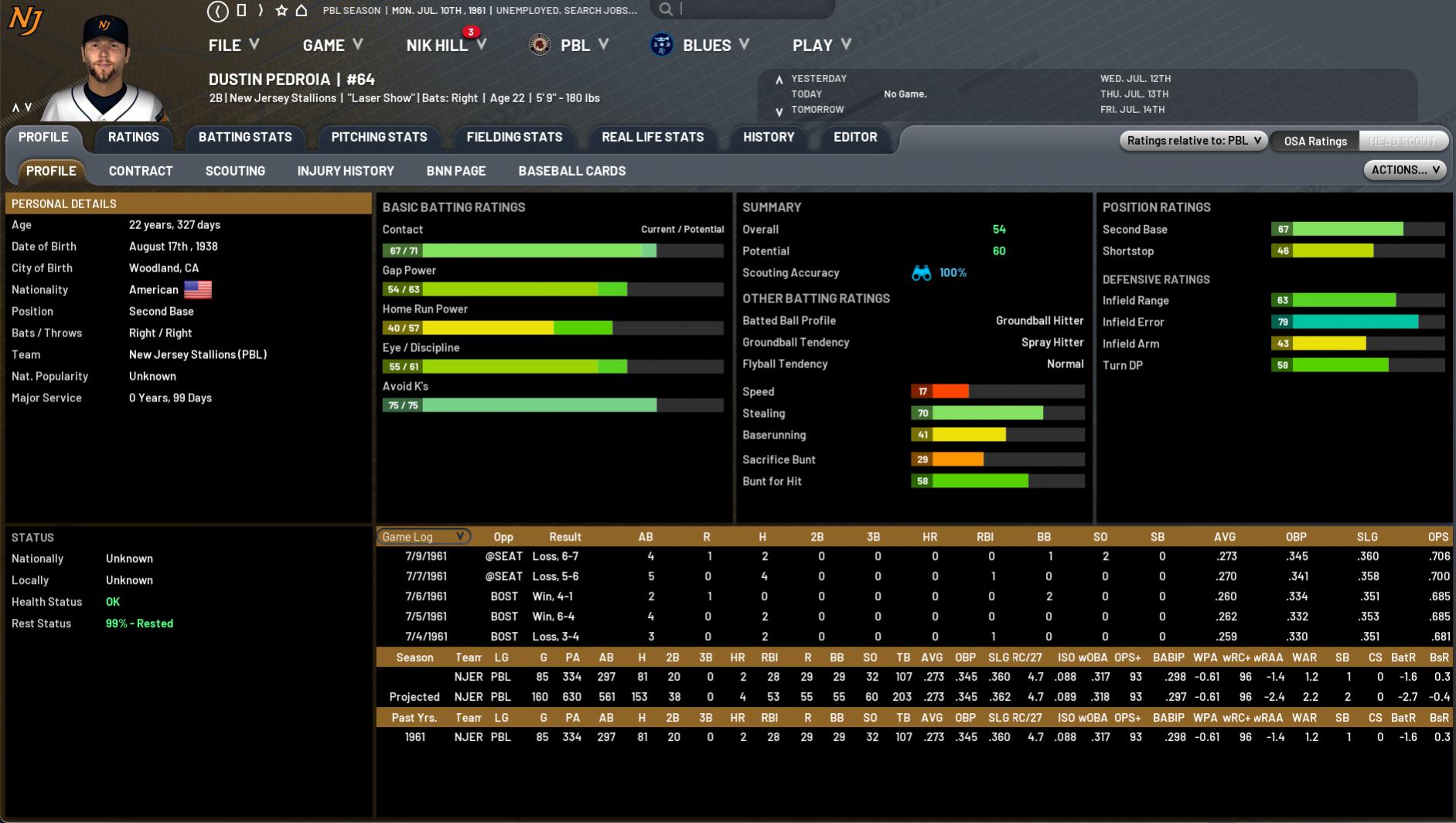Select the CONTRACT sub-tab
1456x823 pixels.
pyautogui.click(x=141, y=171)
